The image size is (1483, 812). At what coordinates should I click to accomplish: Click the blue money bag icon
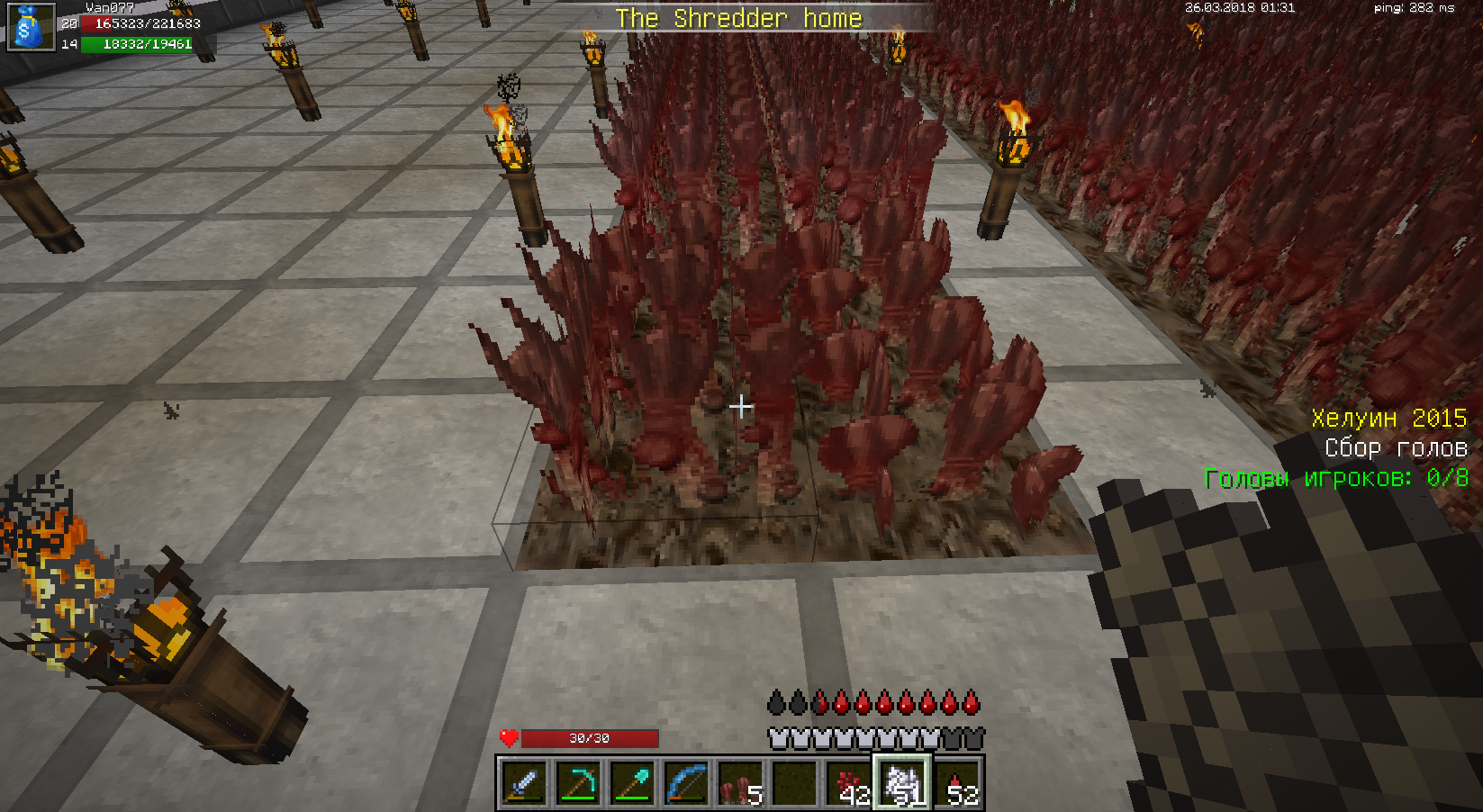pyautogui.click(x=30, y=27)
